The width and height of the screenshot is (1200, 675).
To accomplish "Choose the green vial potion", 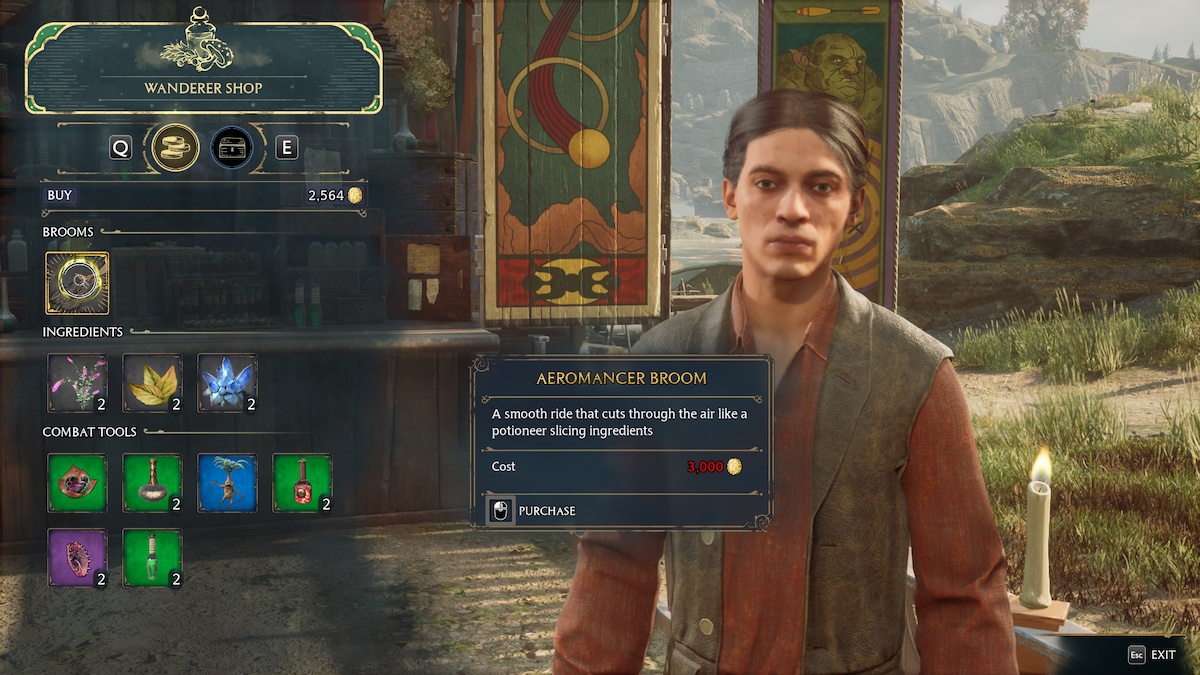I will click(x=152, y=558).
